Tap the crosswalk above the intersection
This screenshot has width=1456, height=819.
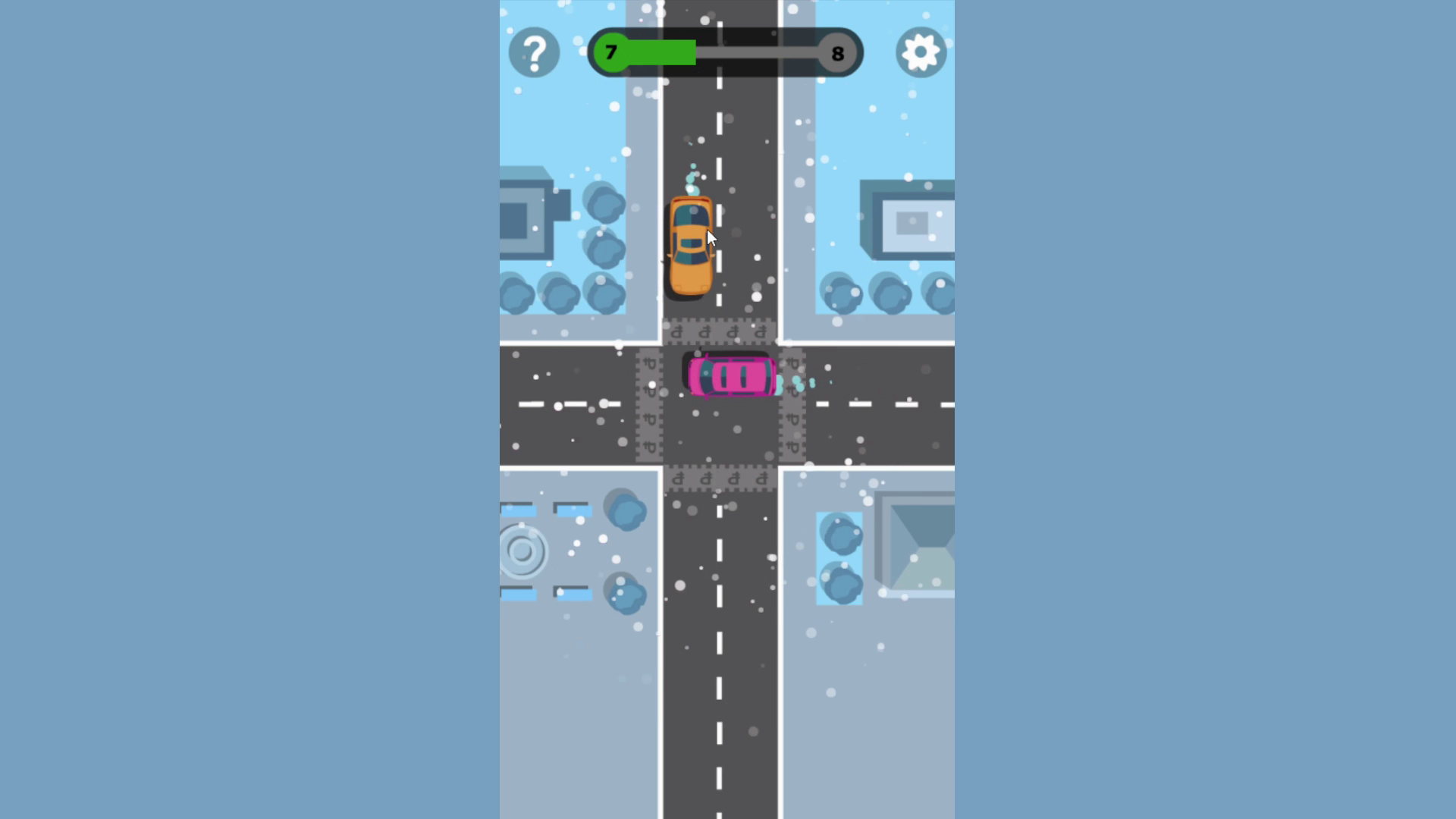(x=719, y=331)
